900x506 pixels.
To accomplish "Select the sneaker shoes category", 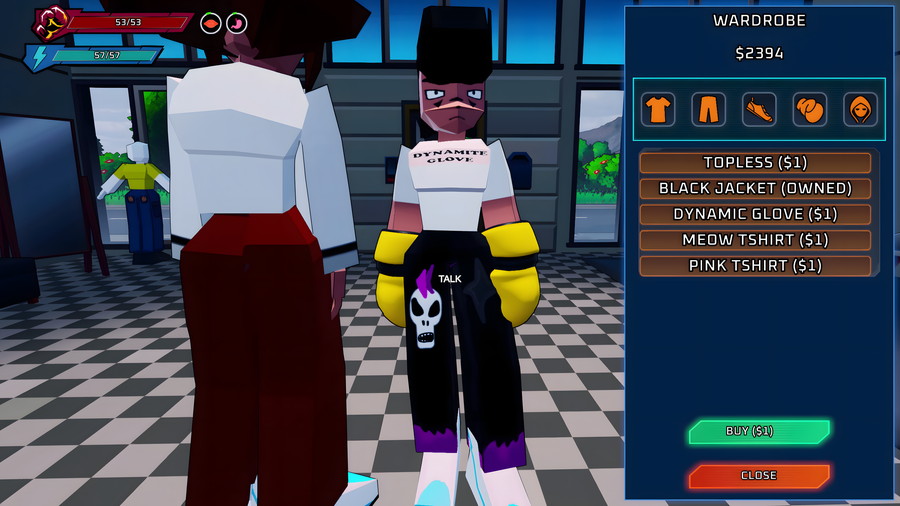I will tap(759, 109).
